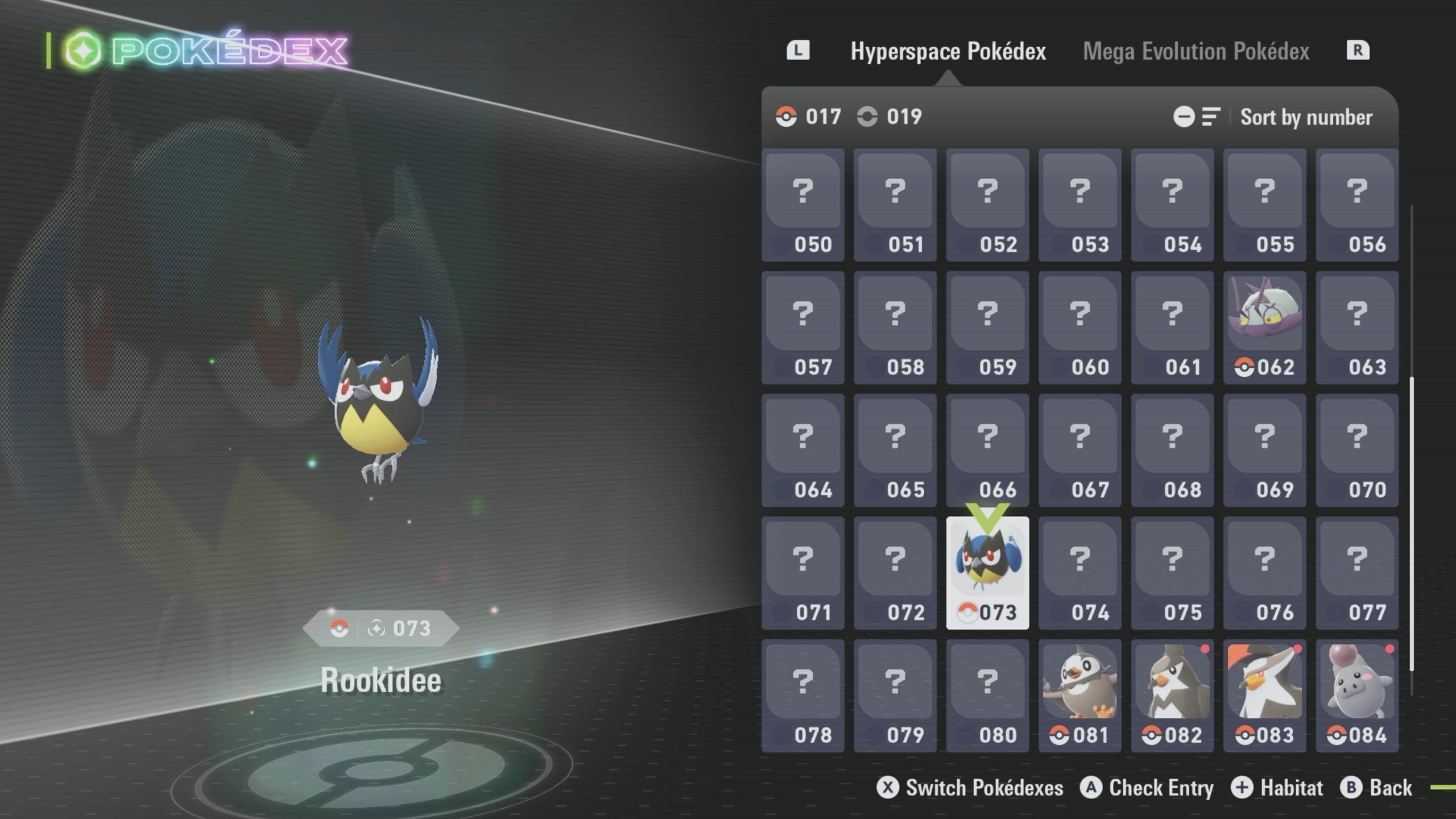Select the Staravia entry numbered 082
This screenshot has height=819, width=1456.
point(1172,696)
